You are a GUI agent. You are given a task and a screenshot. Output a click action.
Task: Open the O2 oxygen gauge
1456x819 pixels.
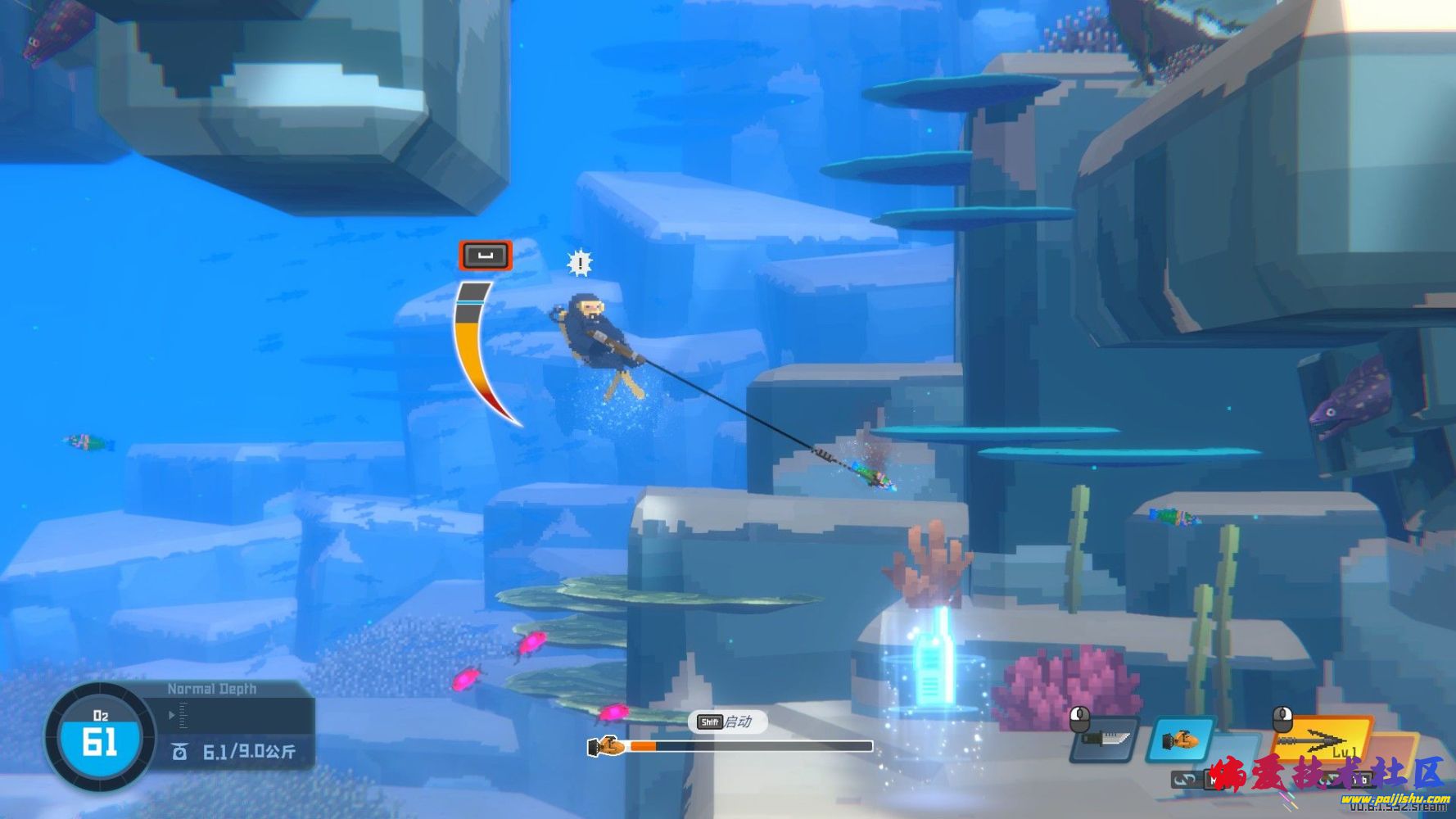click(x=100, y=735)
